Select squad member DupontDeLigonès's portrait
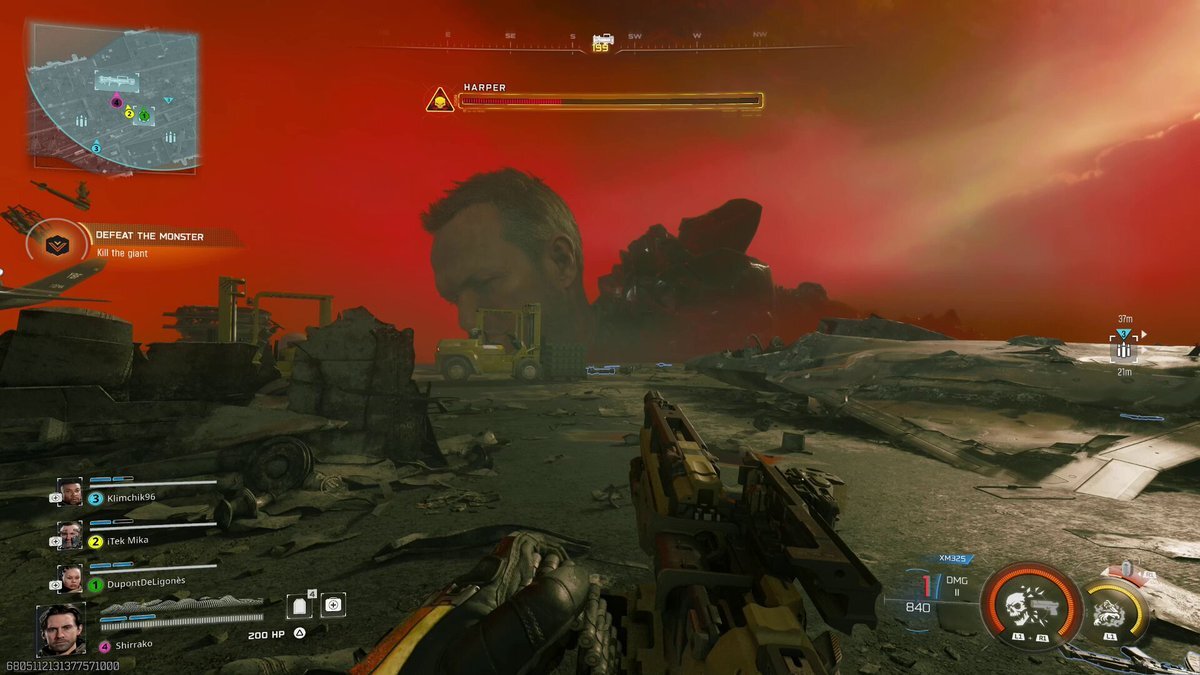This screenshot has height=675, width=1200. [70, 579]
